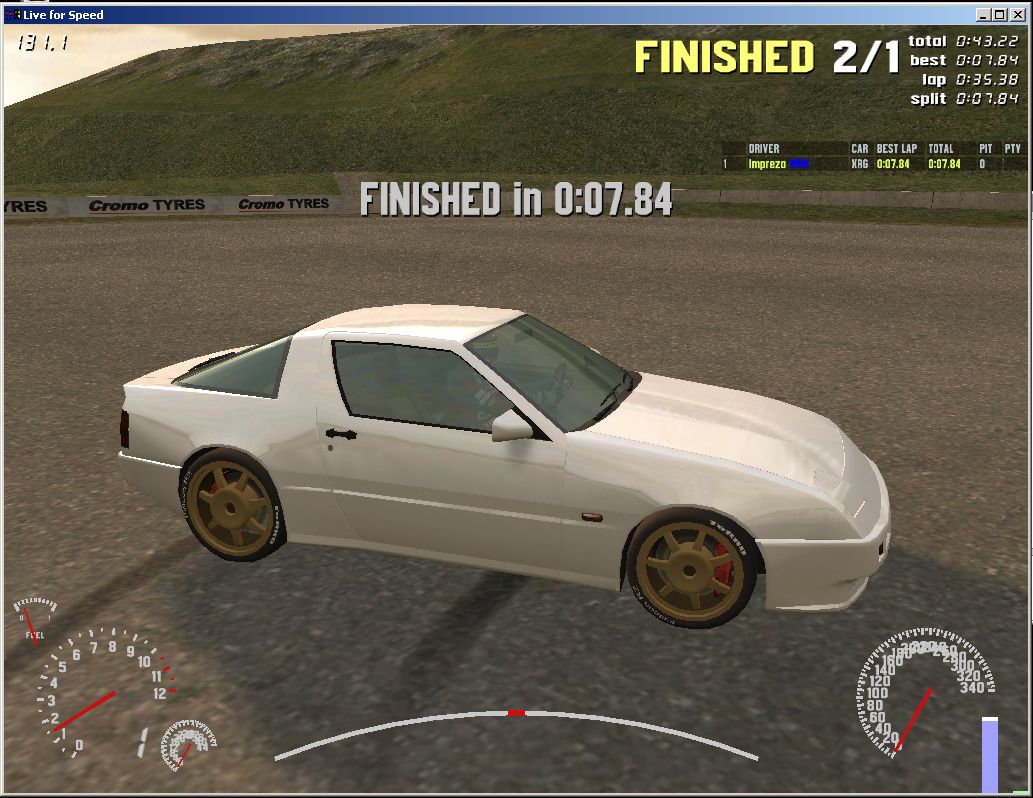Minimize the Live for Speed window
The height and width of the screenshot is (798, 1033).
coord(984,15)
